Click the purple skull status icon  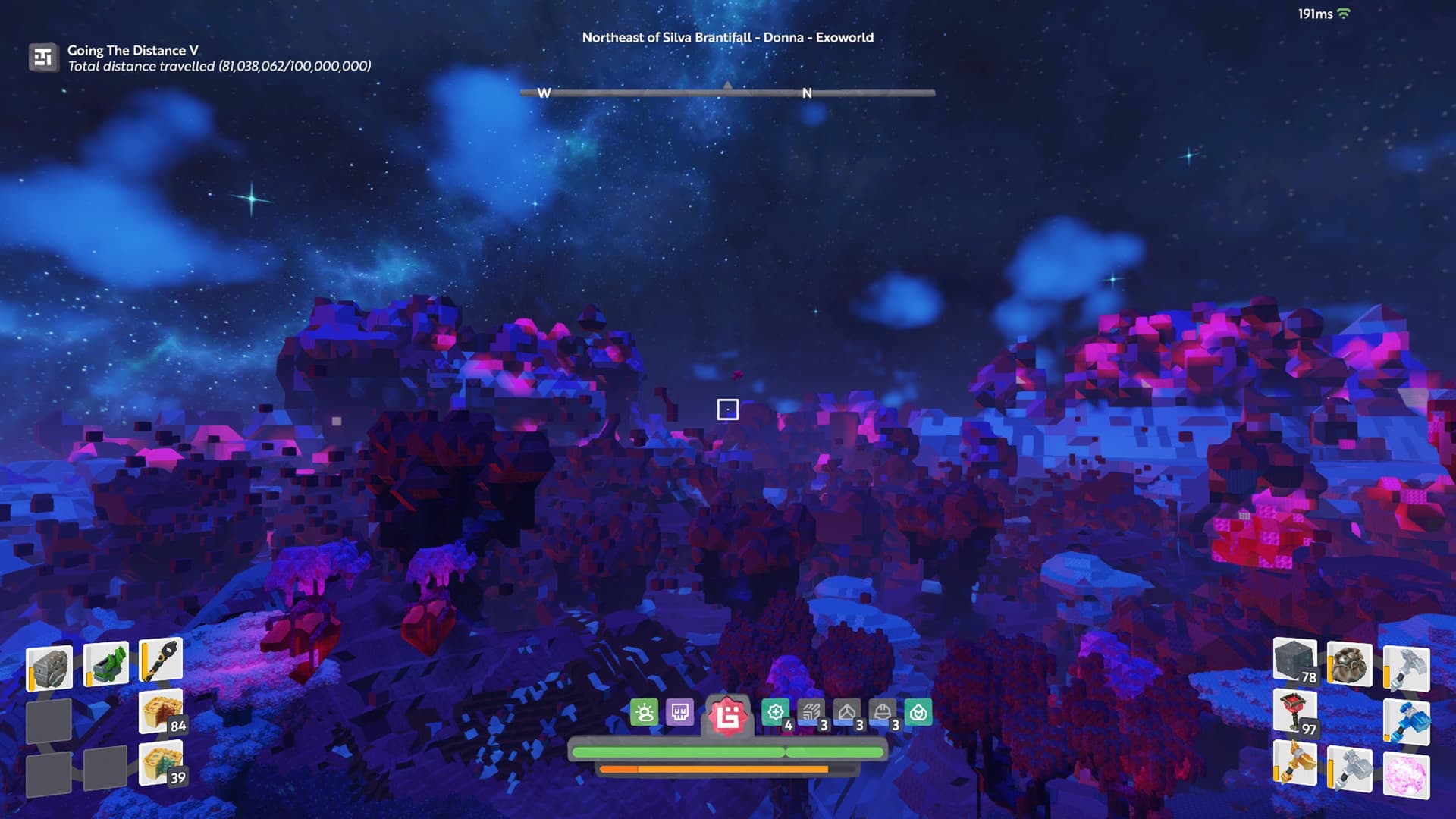coord(679,713)
